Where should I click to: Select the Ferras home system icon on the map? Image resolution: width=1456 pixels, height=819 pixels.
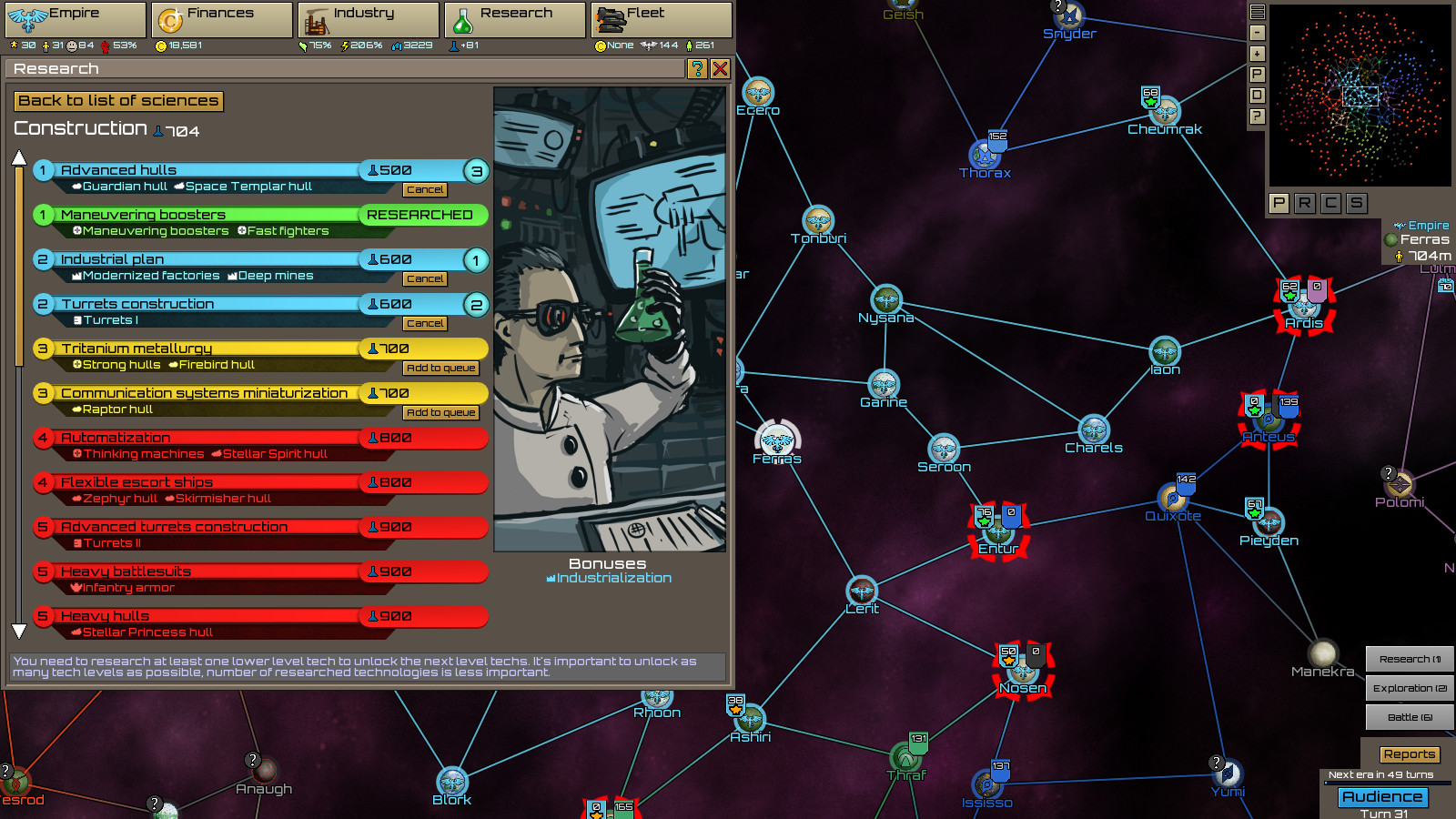[x=778, y=441]
